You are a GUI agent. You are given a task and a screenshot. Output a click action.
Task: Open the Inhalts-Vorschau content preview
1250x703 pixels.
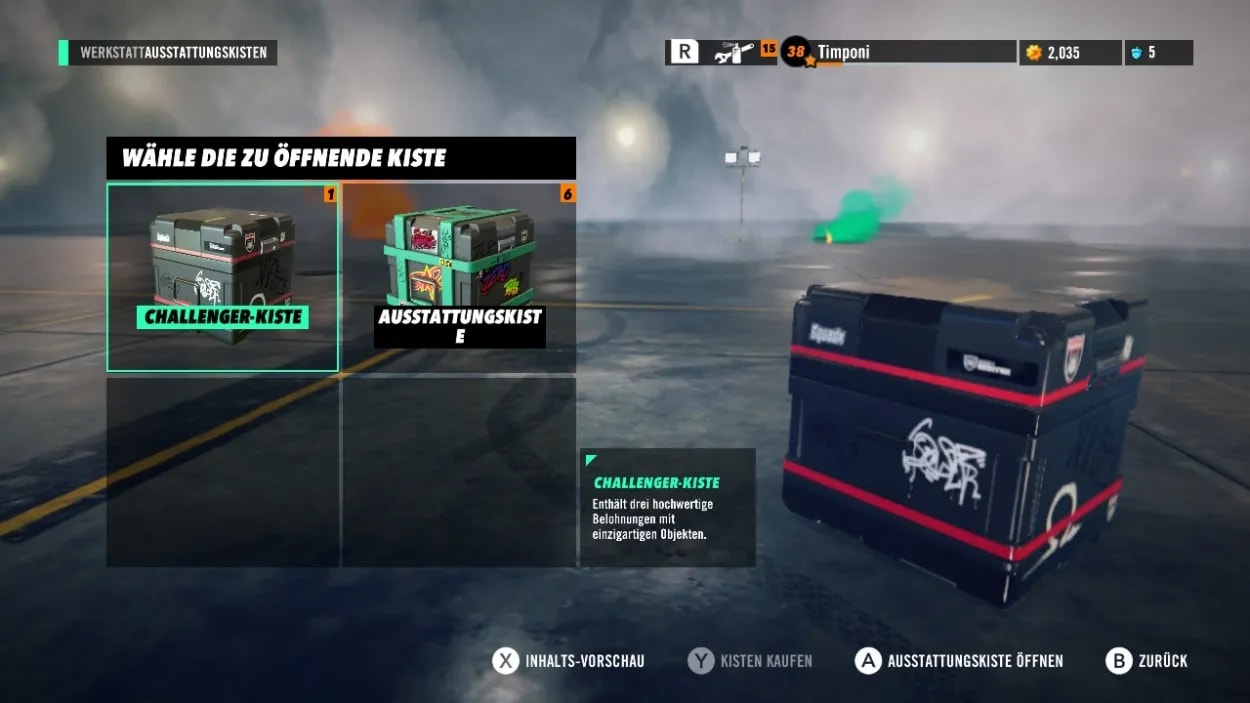[569, 661]
